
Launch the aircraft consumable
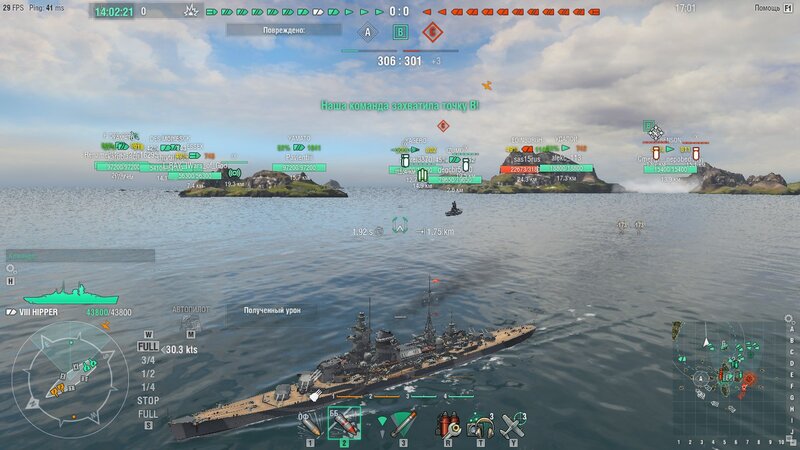pos(513,424)
